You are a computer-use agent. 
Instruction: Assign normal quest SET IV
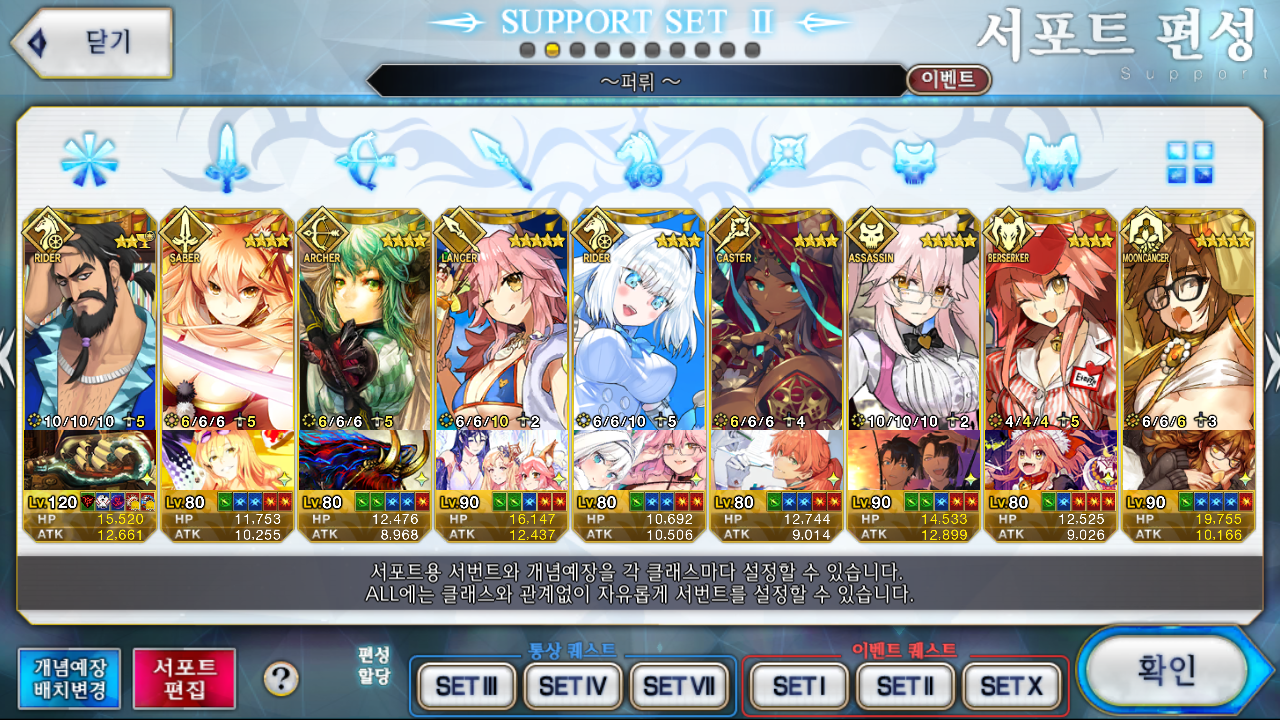(x=572, y=686)
